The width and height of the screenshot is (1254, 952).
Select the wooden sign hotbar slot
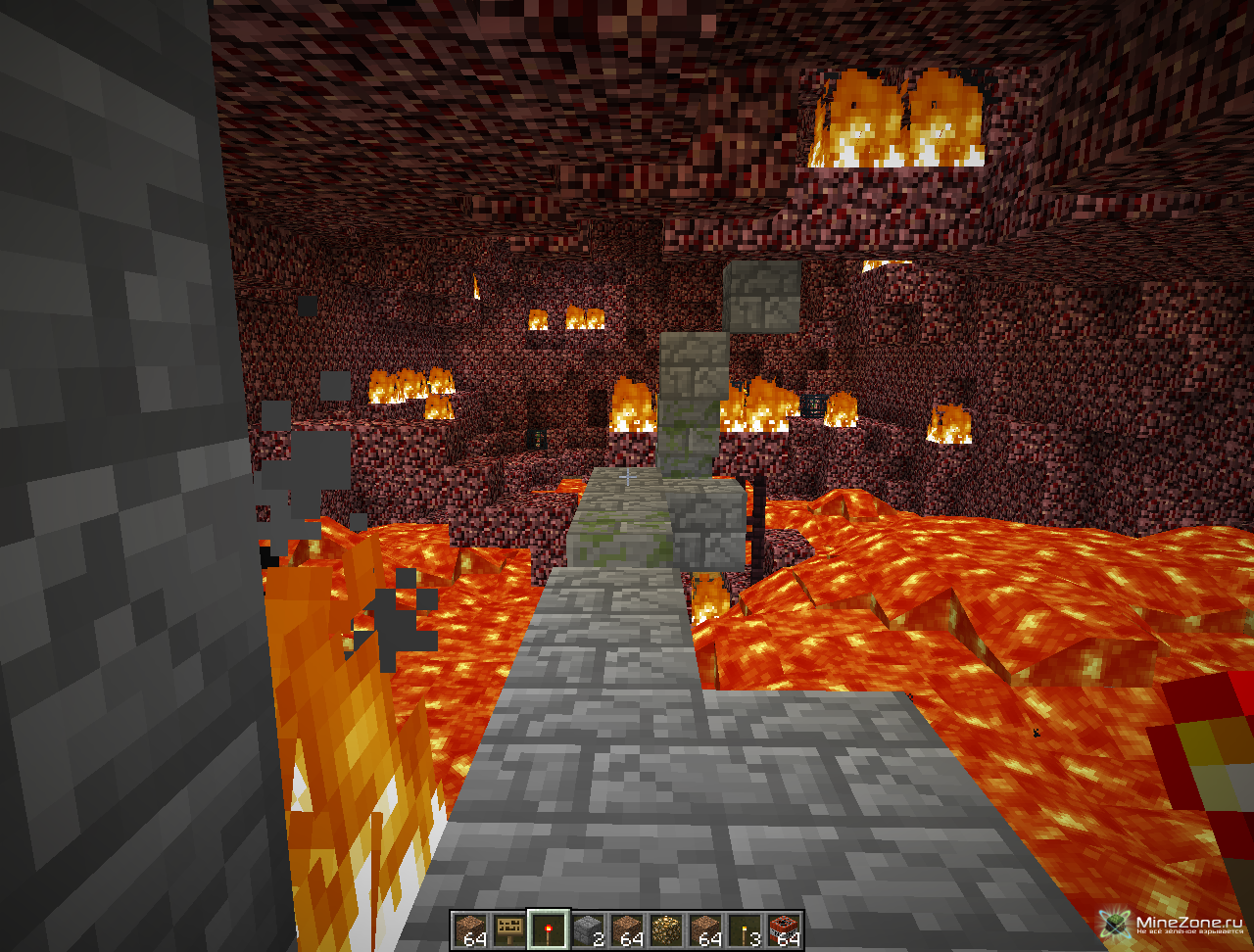point(508,929)
